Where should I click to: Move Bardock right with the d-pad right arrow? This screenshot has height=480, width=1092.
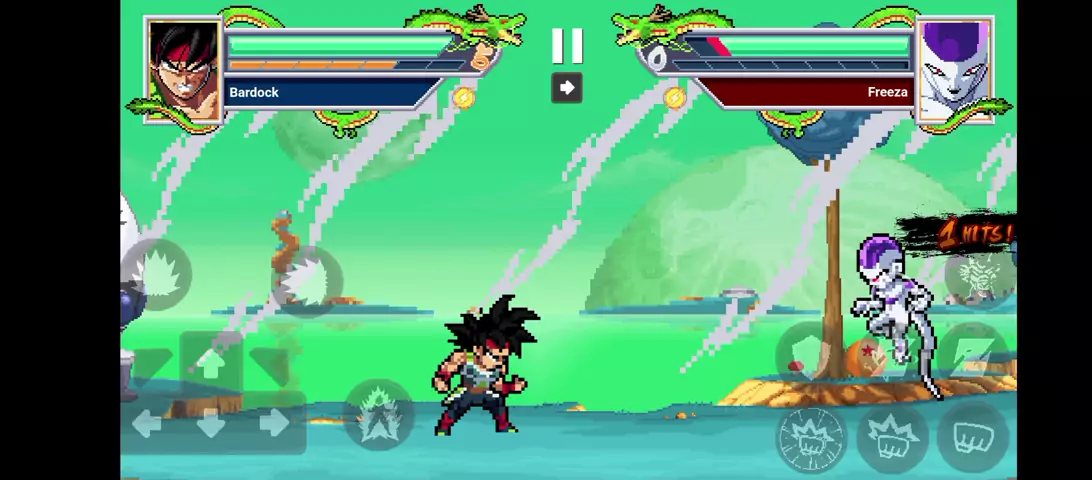(x=274, y=424)
